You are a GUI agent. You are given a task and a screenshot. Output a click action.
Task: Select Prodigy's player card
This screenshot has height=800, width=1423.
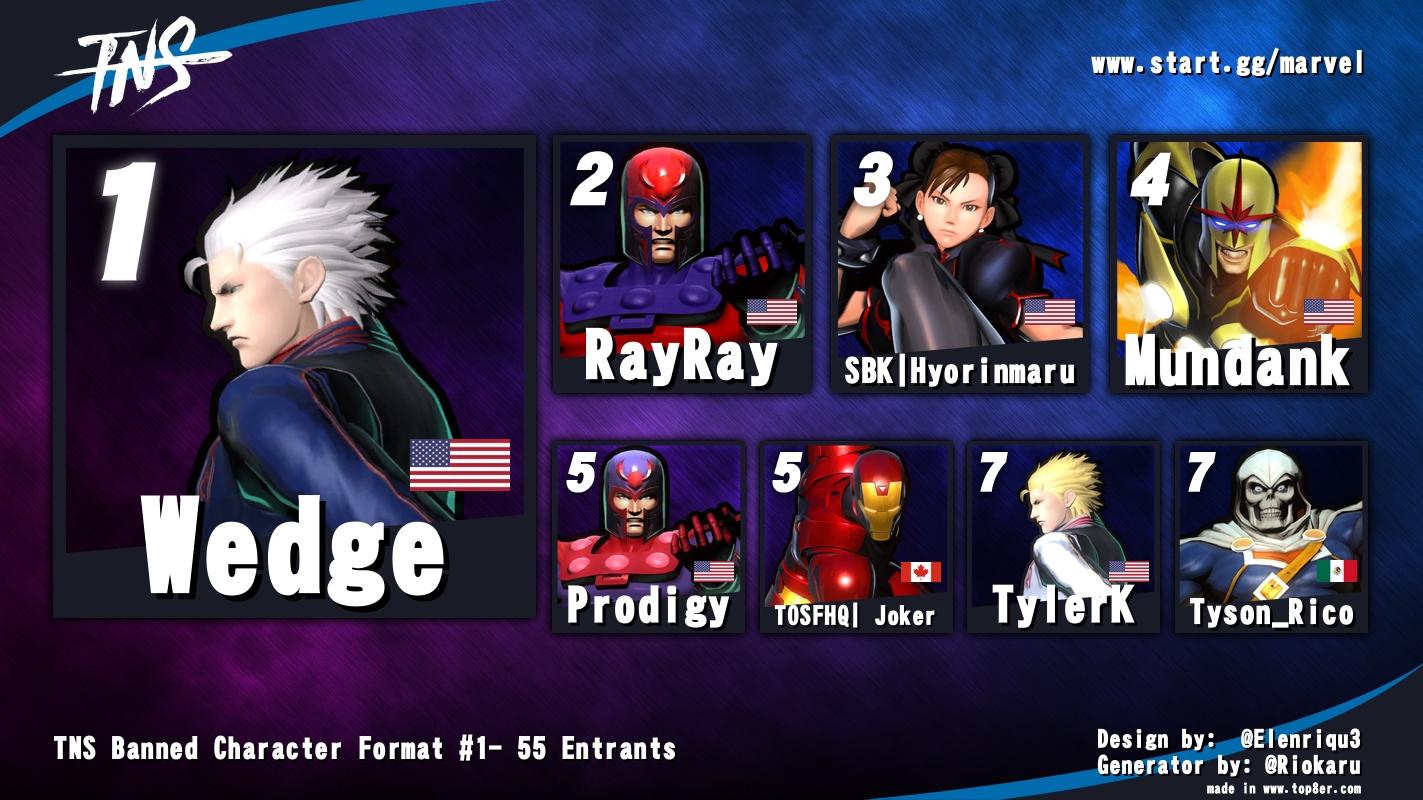click(x=648, y=537)
